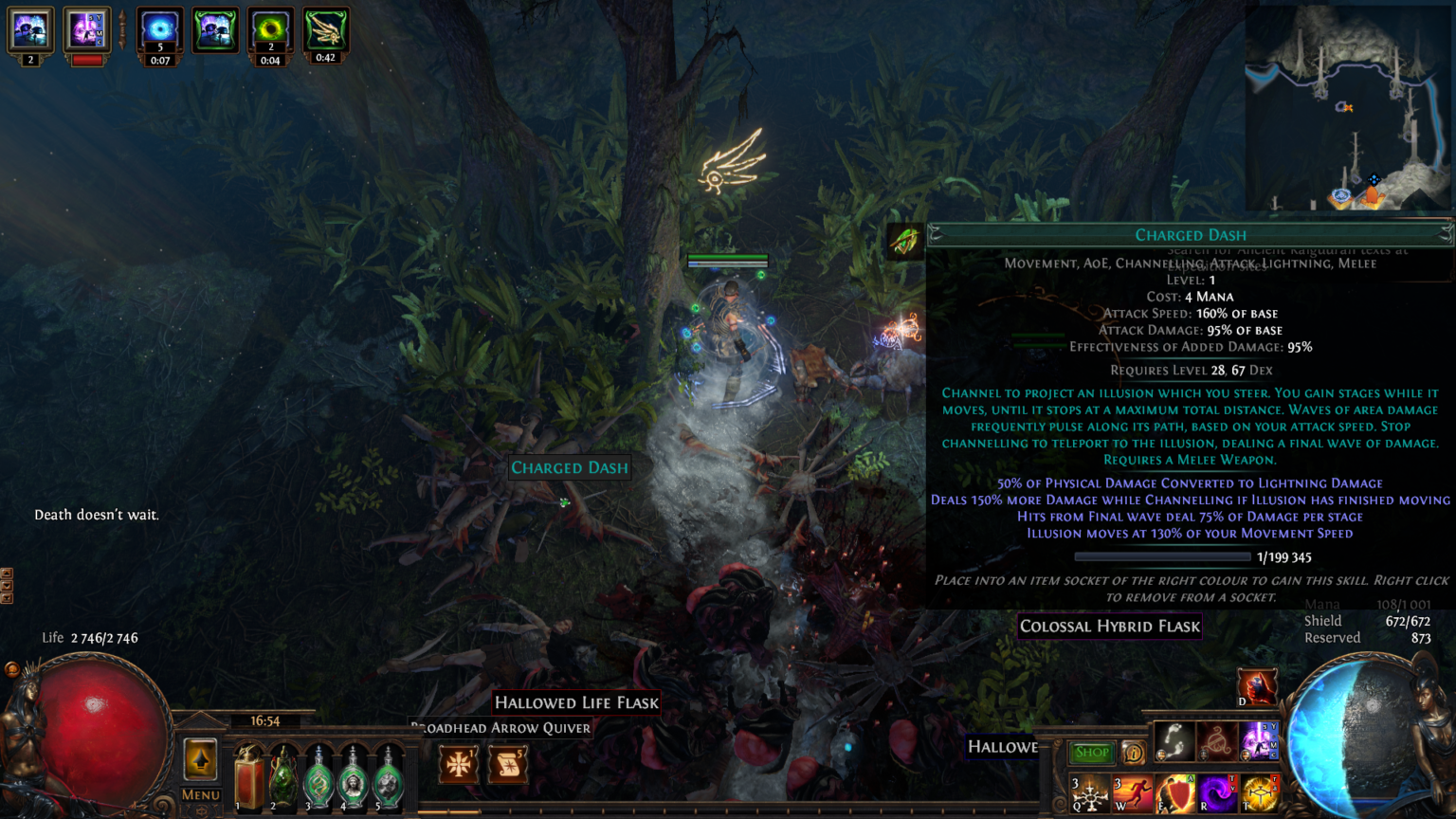
Task: Click the scroll icon marked 5
Action: tap(507, 763)
